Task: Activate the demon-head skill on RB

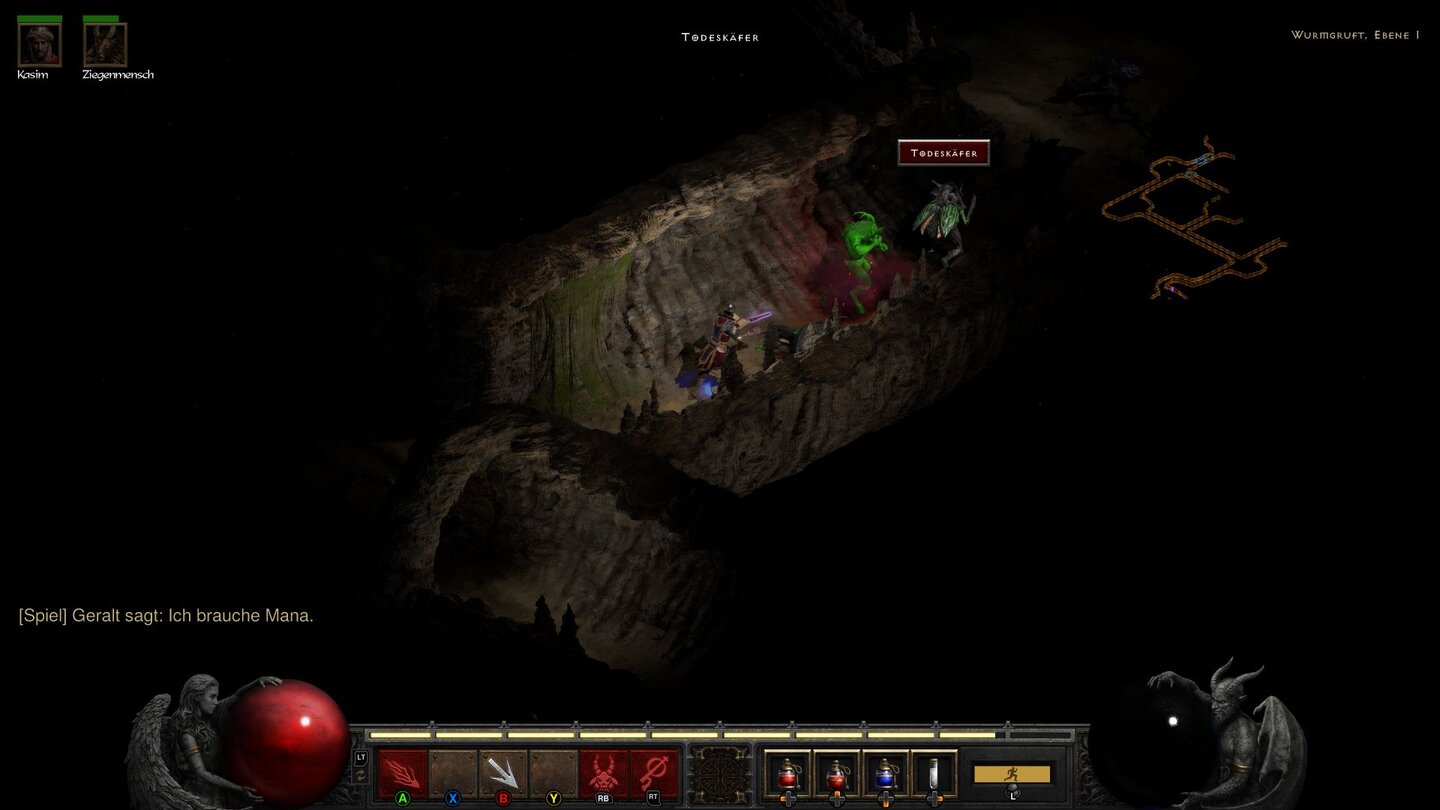Action: 603,770
